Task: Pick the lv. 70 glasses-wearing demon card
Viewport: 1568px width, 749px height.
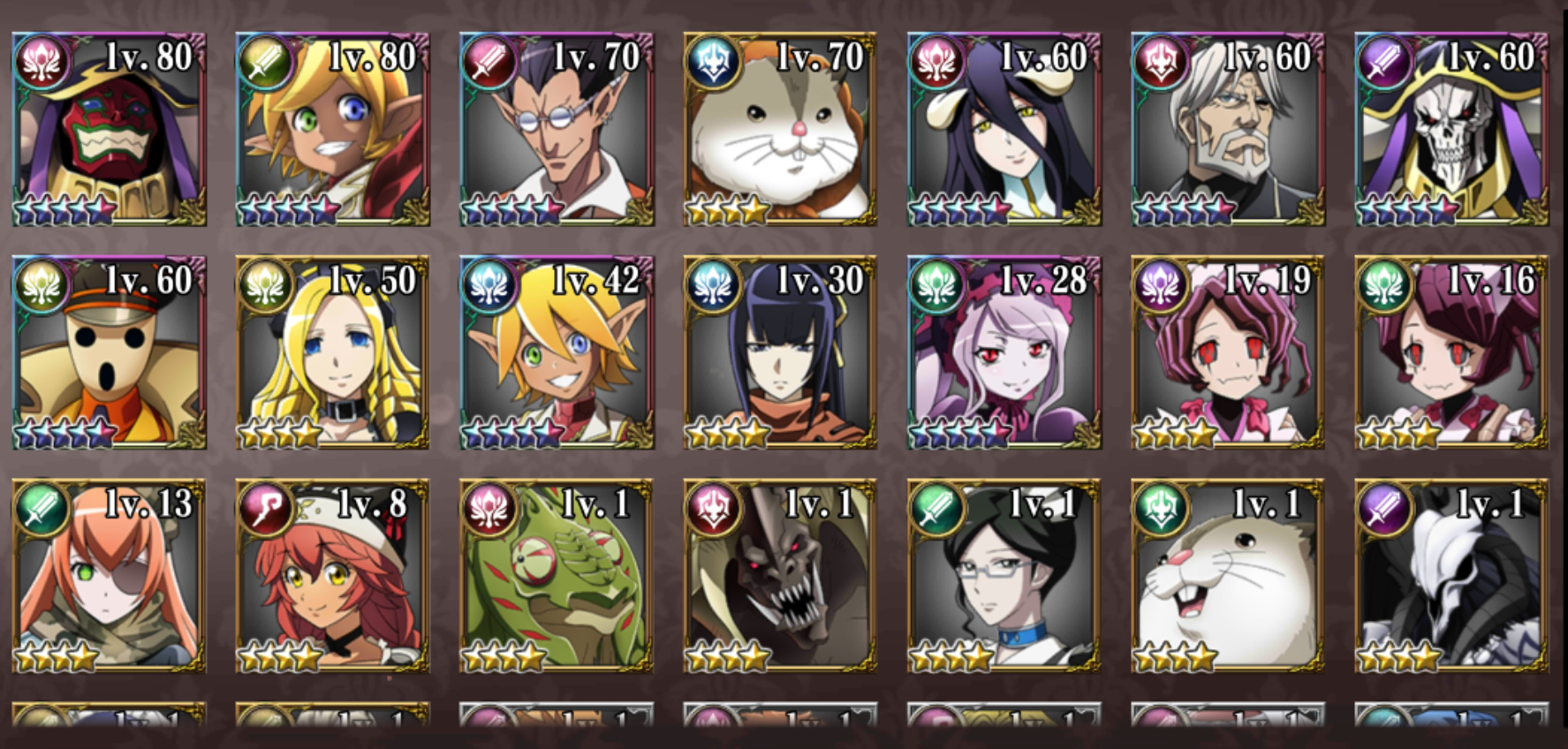Action: click(557, 130)
